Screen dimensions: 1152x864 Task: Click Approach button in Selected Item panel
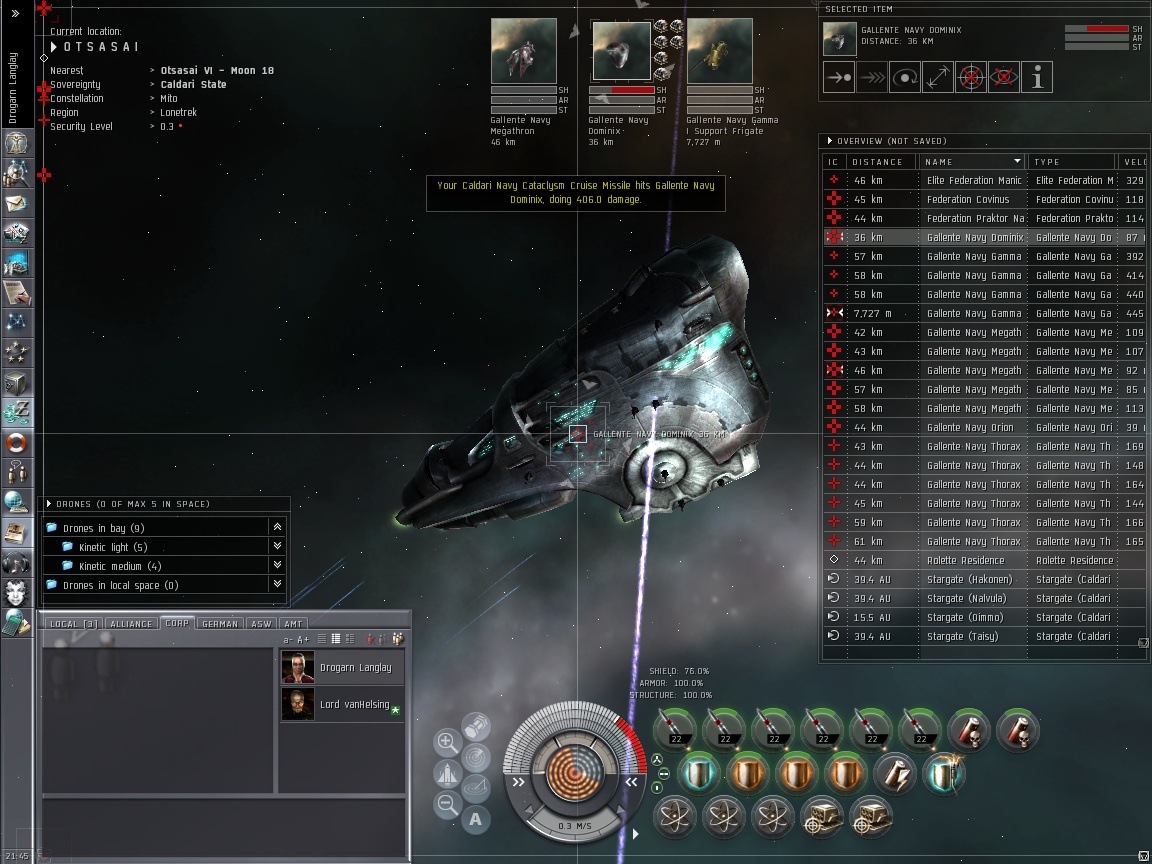[x=839, y=77]
